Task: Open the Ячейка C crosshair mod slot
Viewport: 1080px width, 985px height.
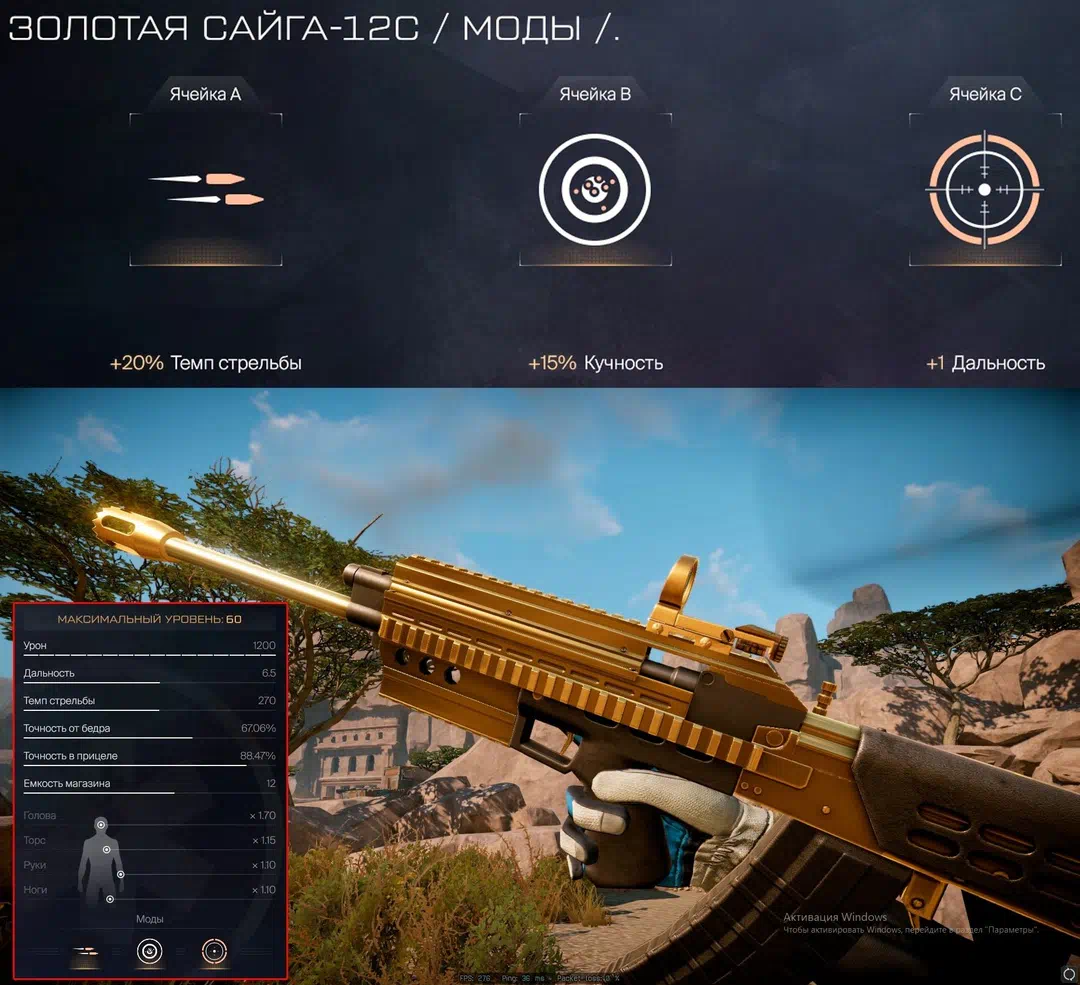Action: [x=985, y=189]
